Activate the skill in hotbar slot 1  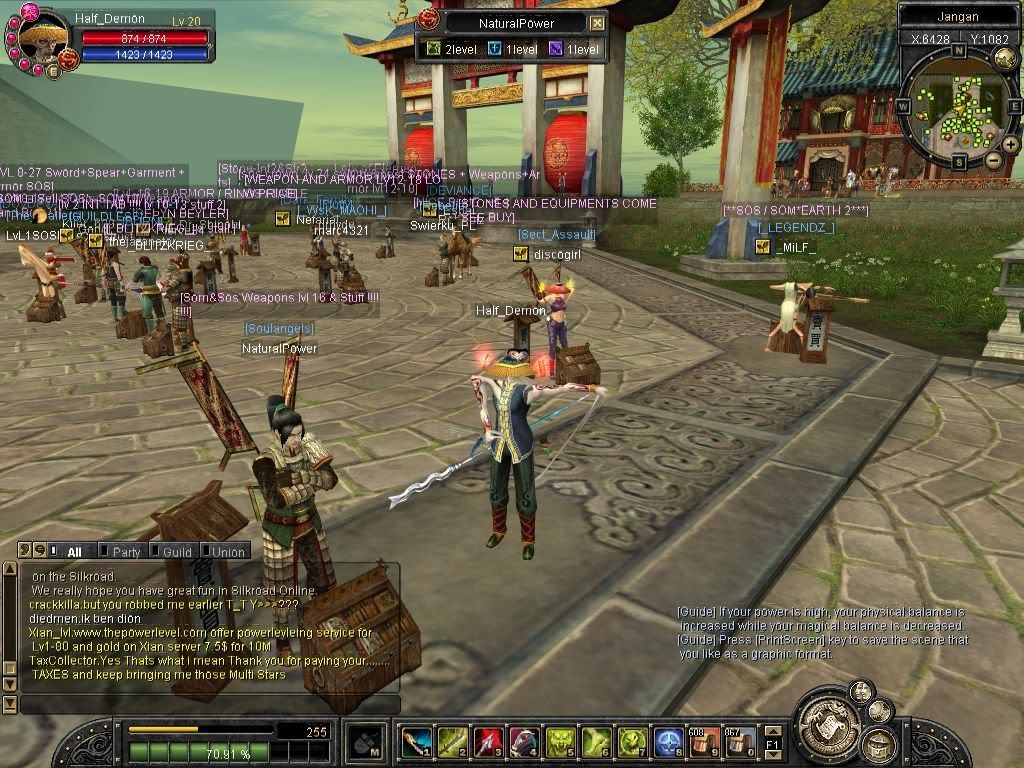pyautogui.click(x=416, y=742)
